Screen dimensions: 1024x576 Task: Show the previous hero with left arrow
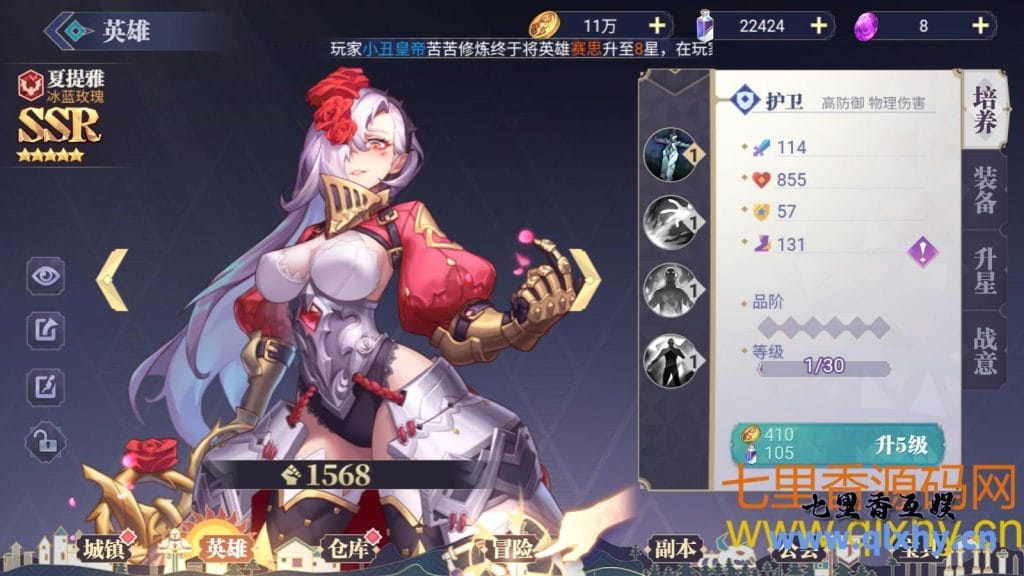tap(112, 280)
